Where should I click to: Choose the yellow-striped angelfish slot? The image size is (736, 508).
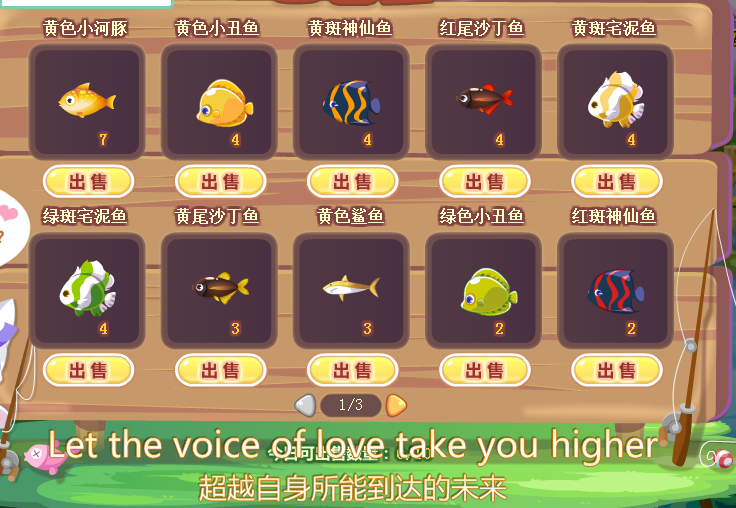pyautogui.click(x=352, y=101)
